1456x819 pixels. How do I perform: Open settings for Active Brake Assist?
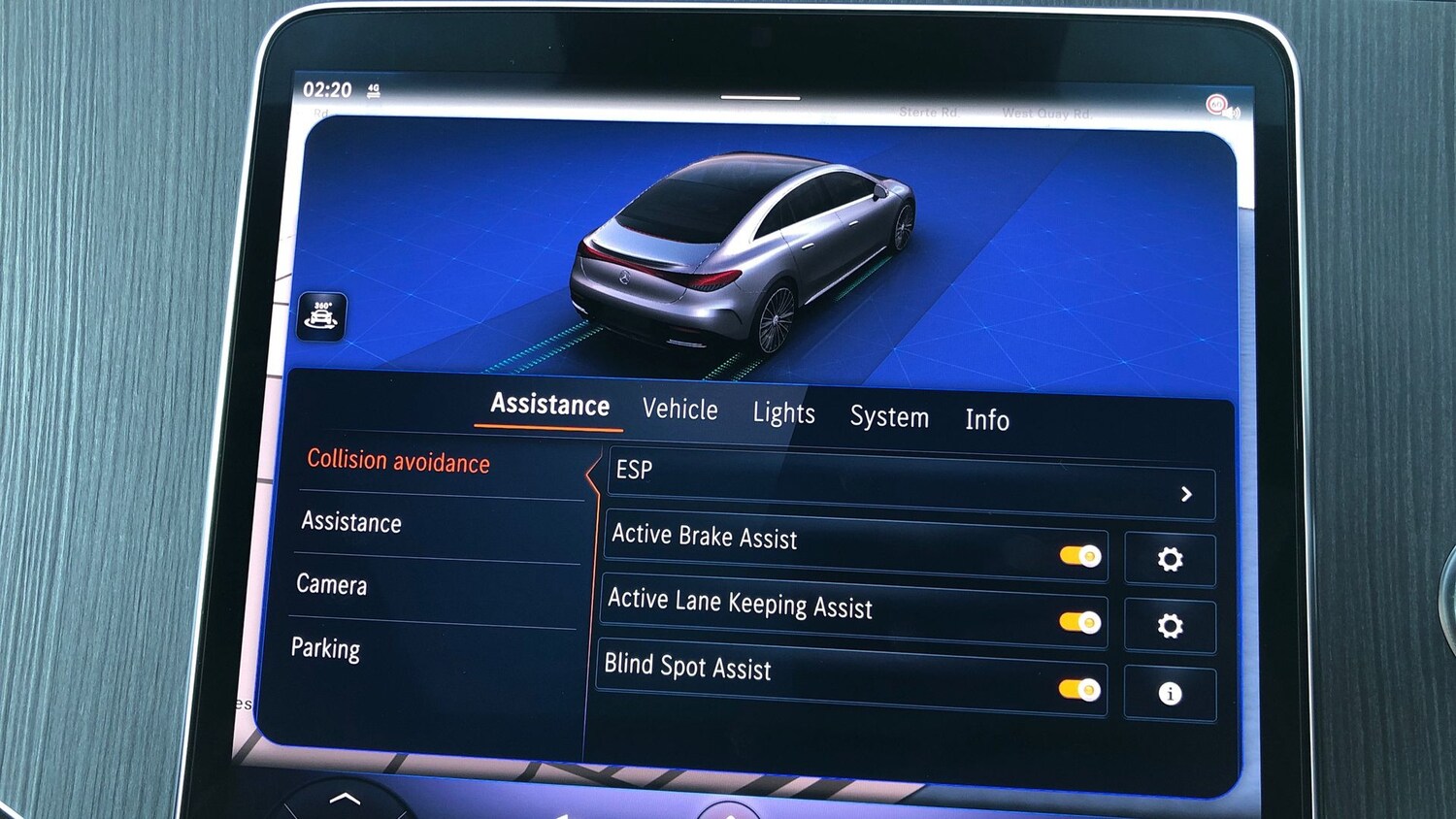tap(1171, 559)
